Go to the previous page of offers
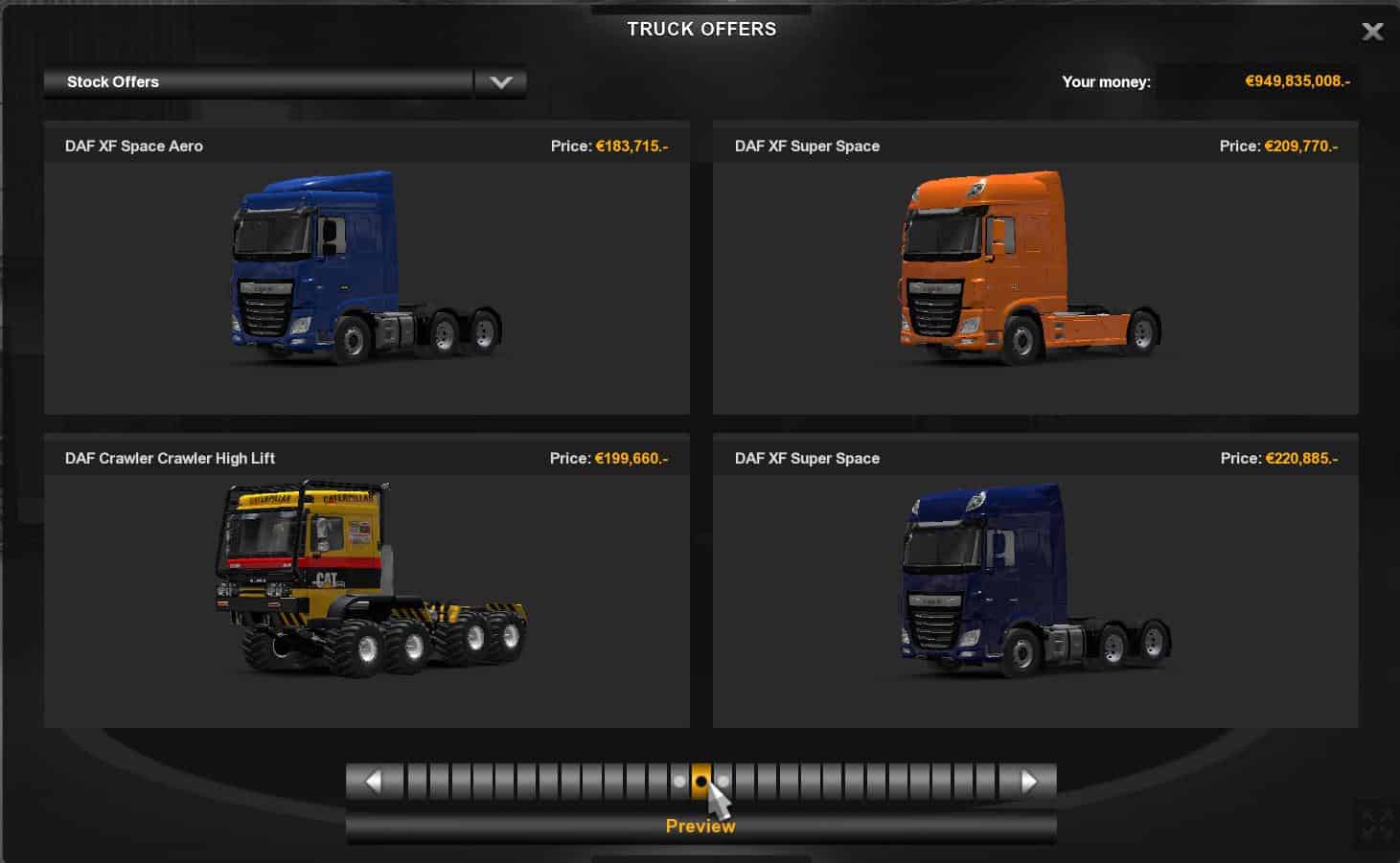 coord(374,782)
